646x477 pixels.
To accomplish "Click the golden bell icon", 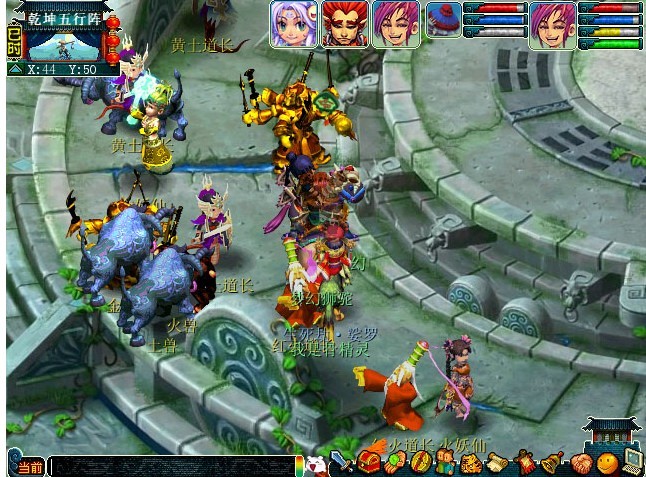I will (551, 463).
